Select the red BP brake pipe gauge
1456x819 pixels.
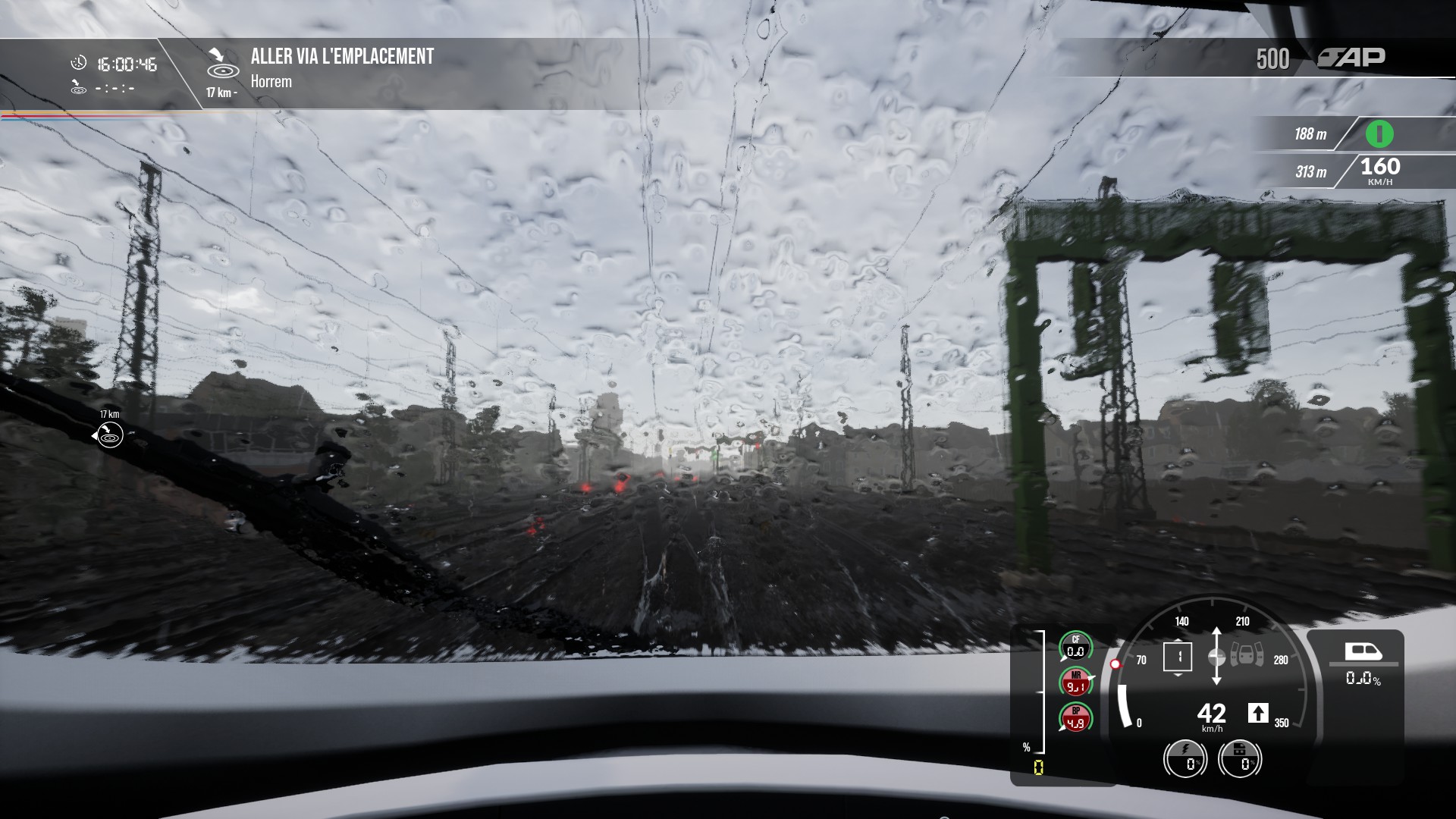coord(1075,717)
